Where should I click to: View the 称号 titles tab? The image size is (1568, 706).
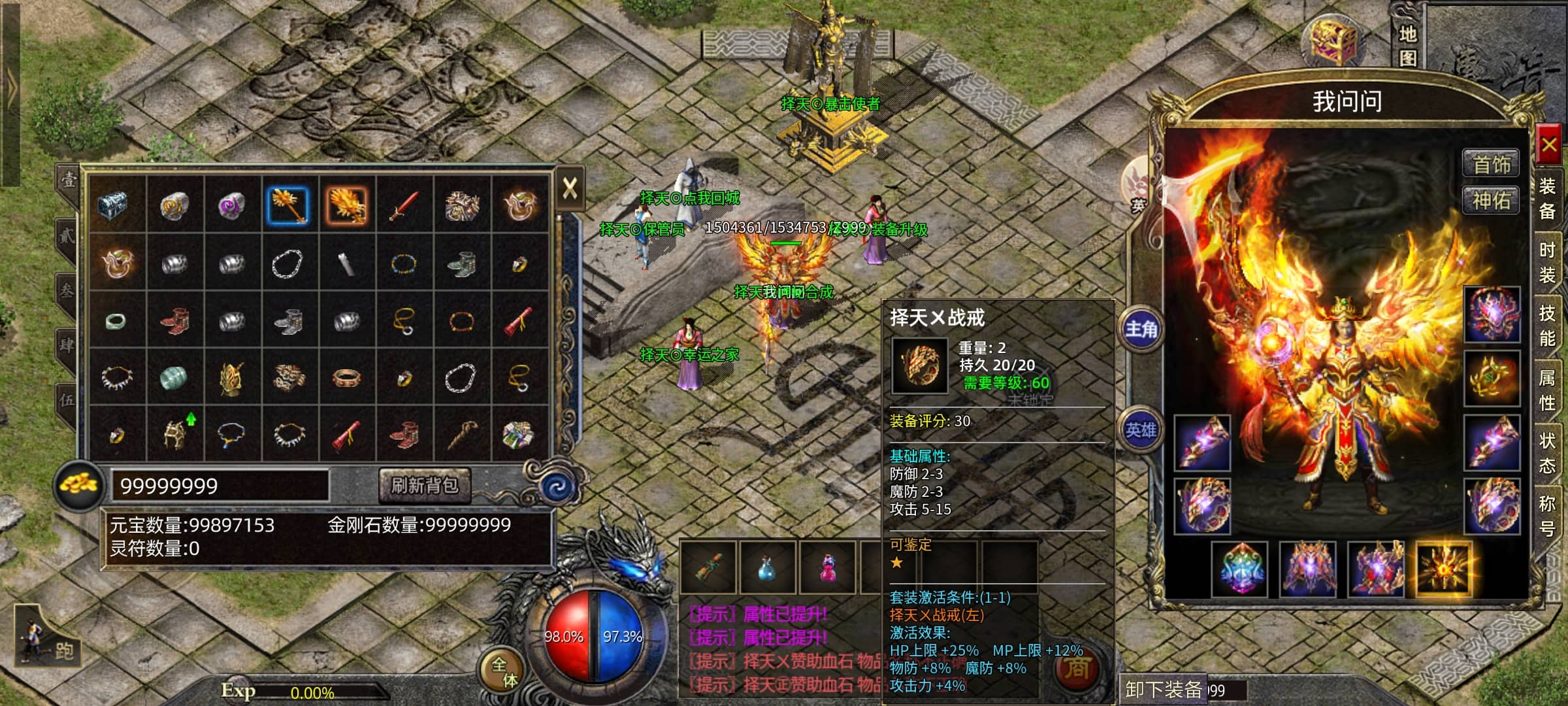1547,515
